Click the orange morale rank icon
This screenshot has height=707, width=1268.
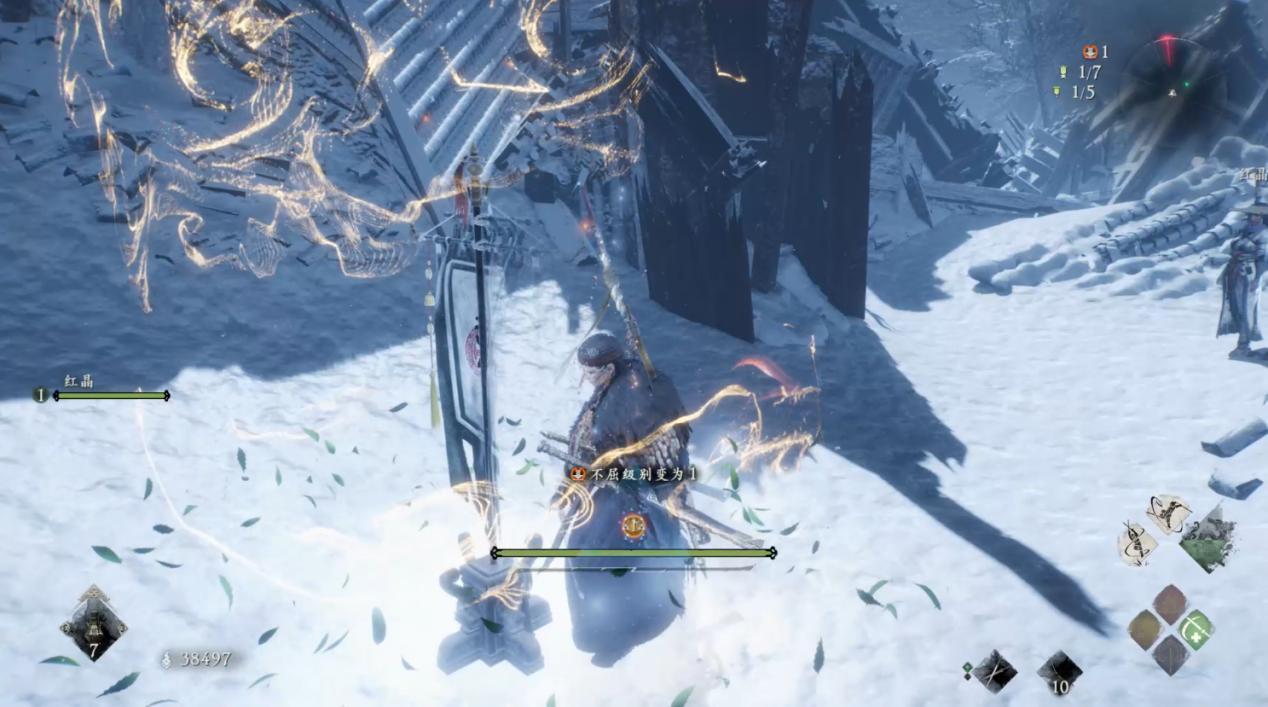coord(1090,52)
